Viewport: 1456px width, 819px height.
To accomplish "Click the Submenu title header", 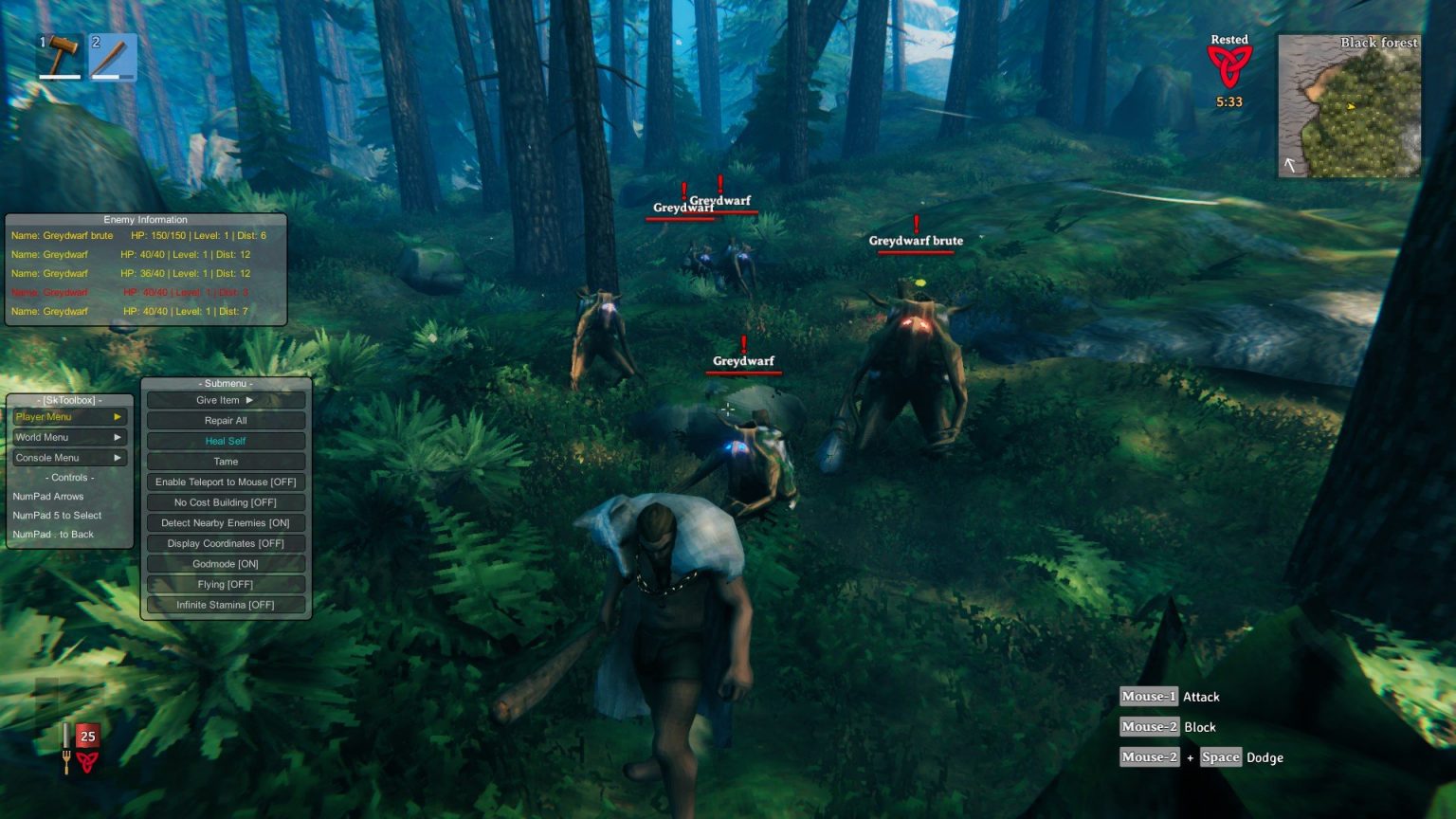I will click(225, 383).
